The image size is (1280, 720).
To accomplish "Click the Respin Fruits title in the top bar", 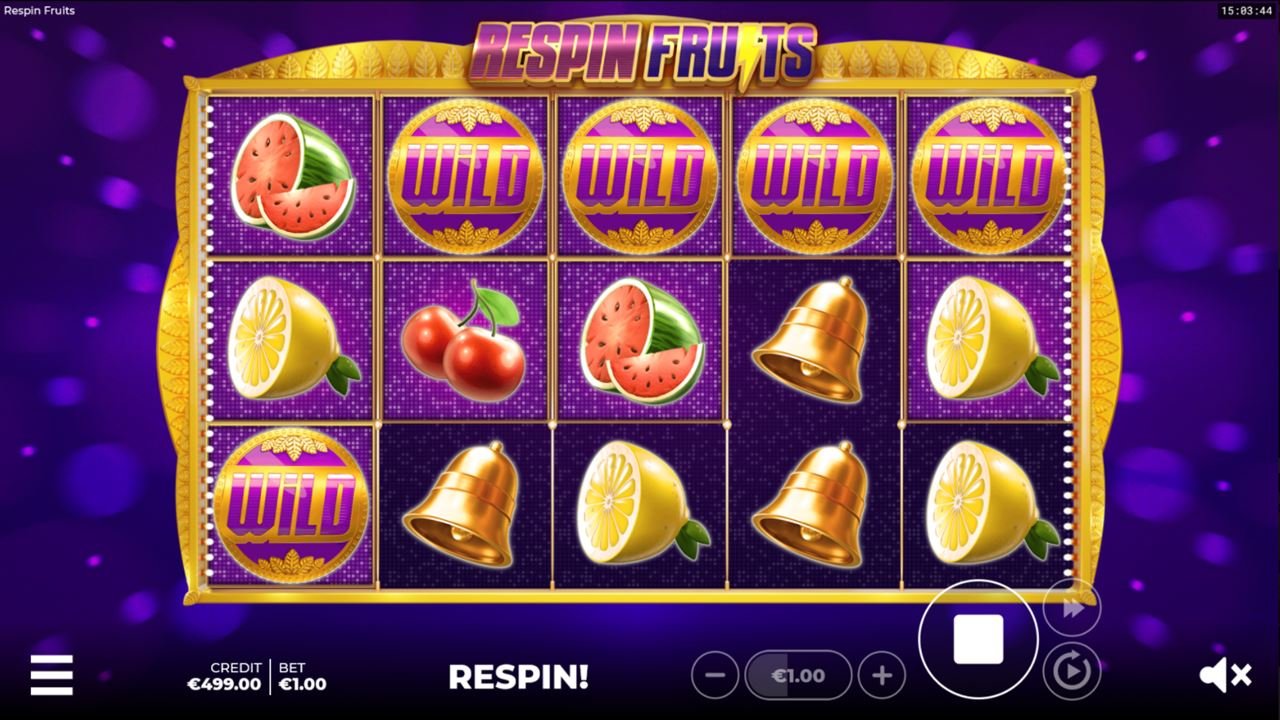I will point(38,10).
